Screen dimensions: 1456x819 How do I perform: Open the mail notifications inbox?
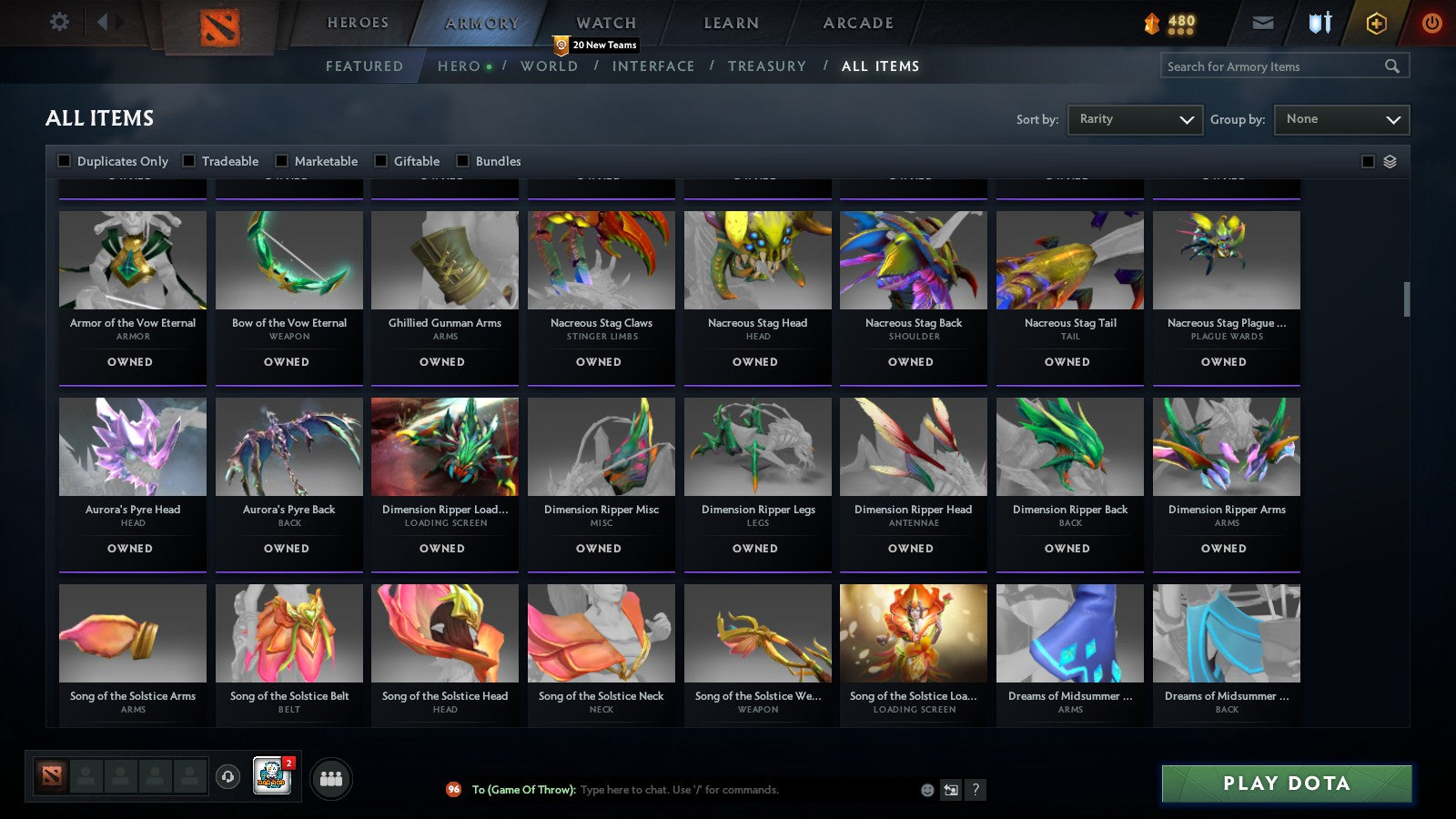pyautogui.click(x=1263, y=22)
